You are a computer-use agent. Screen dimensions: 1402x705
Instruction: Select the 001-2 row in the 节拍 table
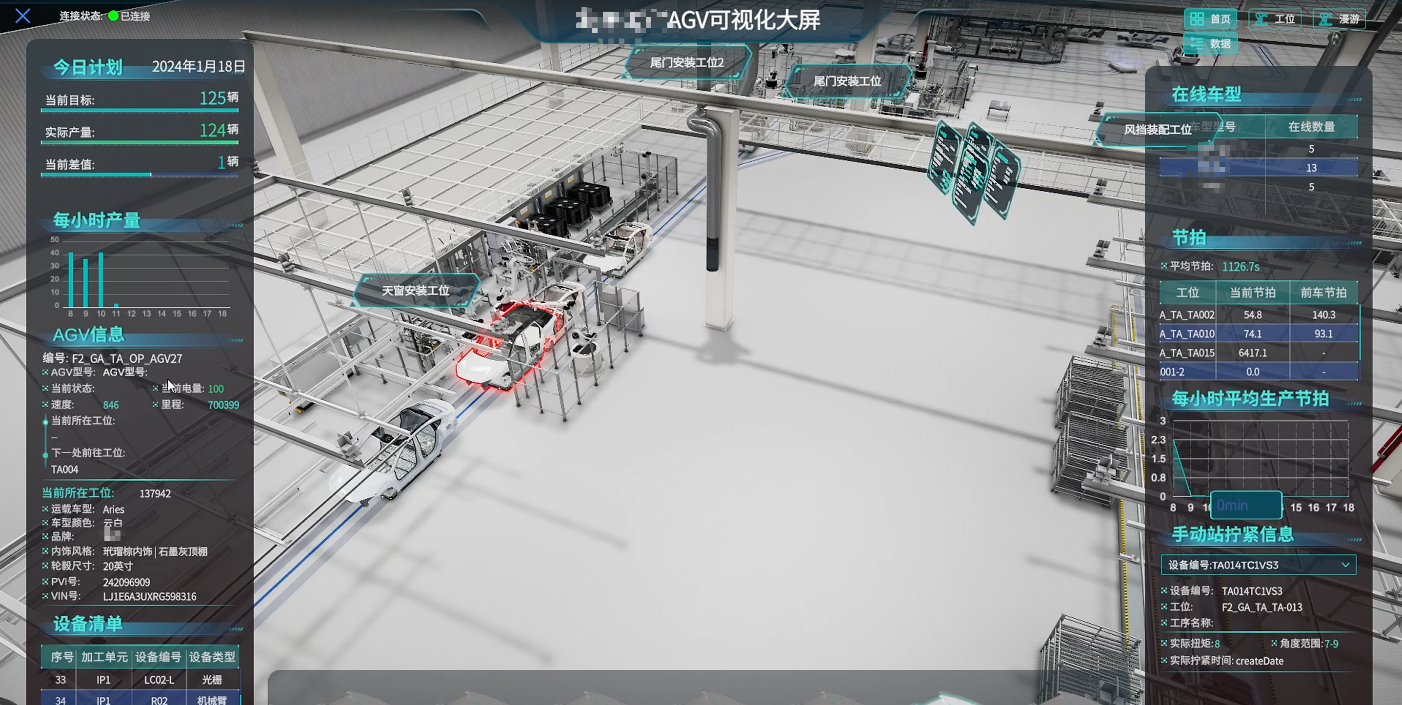(1258, 372)
